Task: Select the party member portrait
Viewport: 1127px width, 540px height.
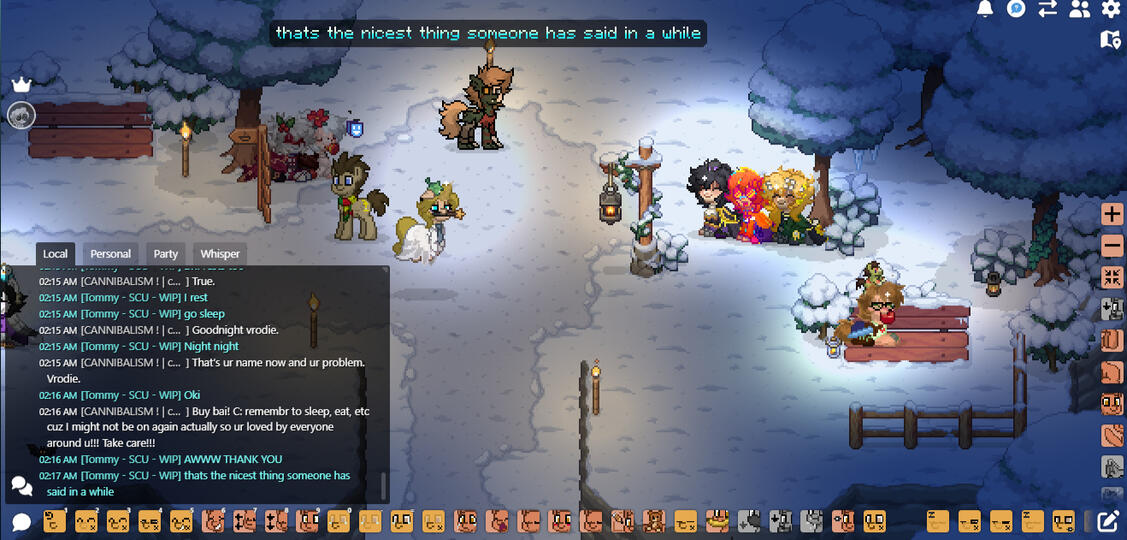Action: (21, 115)
